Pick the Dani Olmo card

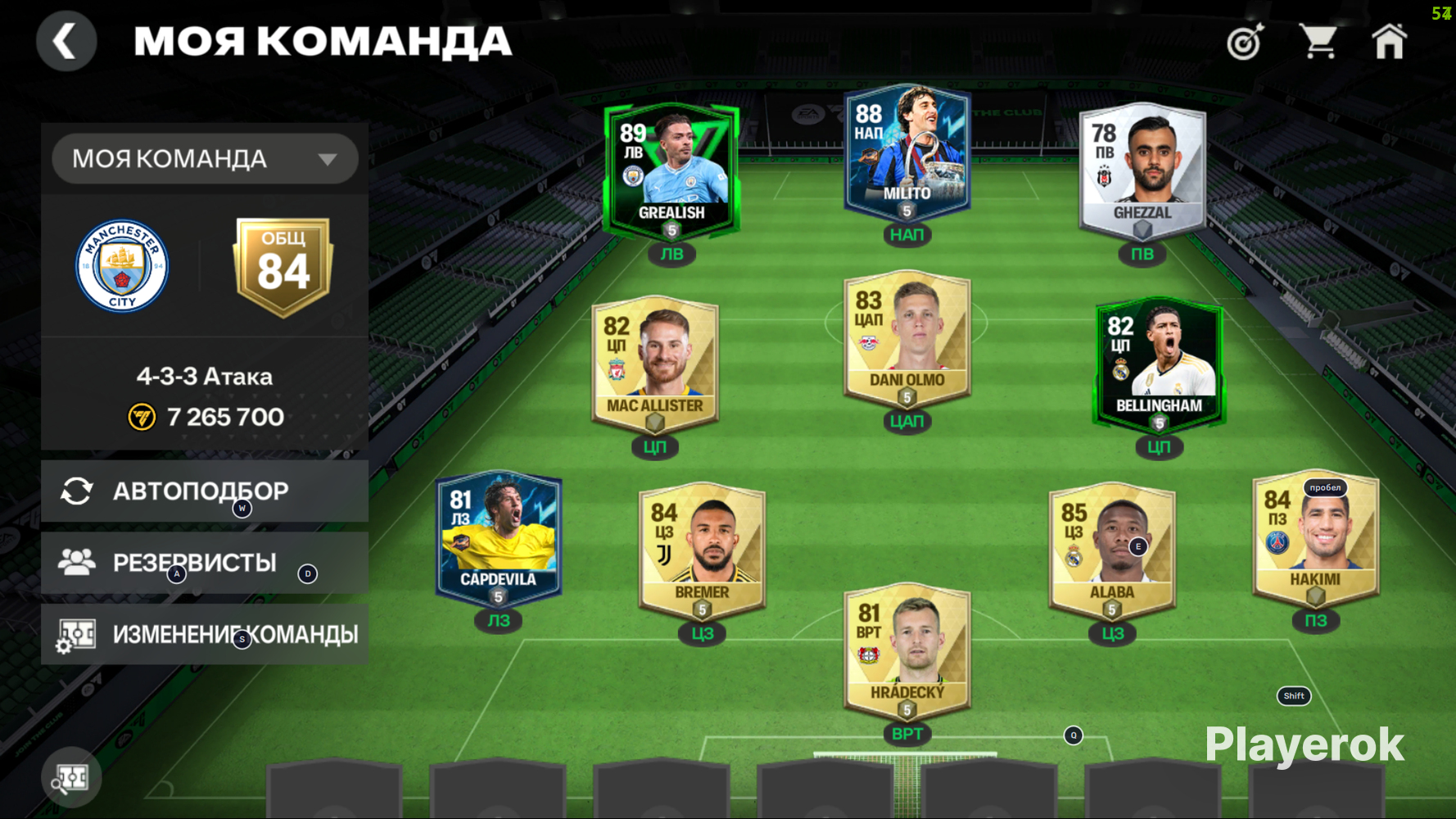tap(907, 337)
